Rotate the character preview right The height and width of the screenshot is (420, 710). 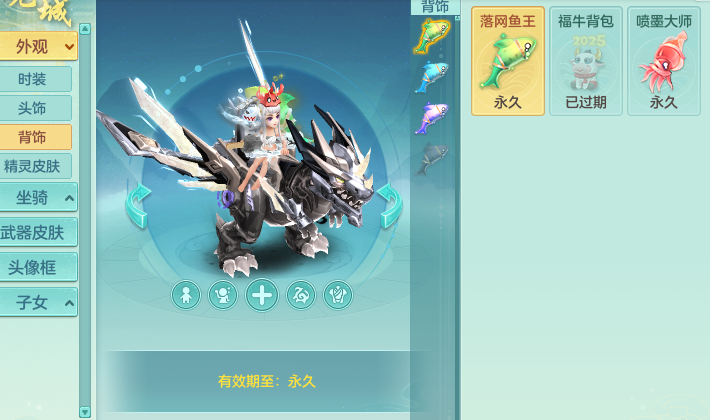click(x=388, y=205)
